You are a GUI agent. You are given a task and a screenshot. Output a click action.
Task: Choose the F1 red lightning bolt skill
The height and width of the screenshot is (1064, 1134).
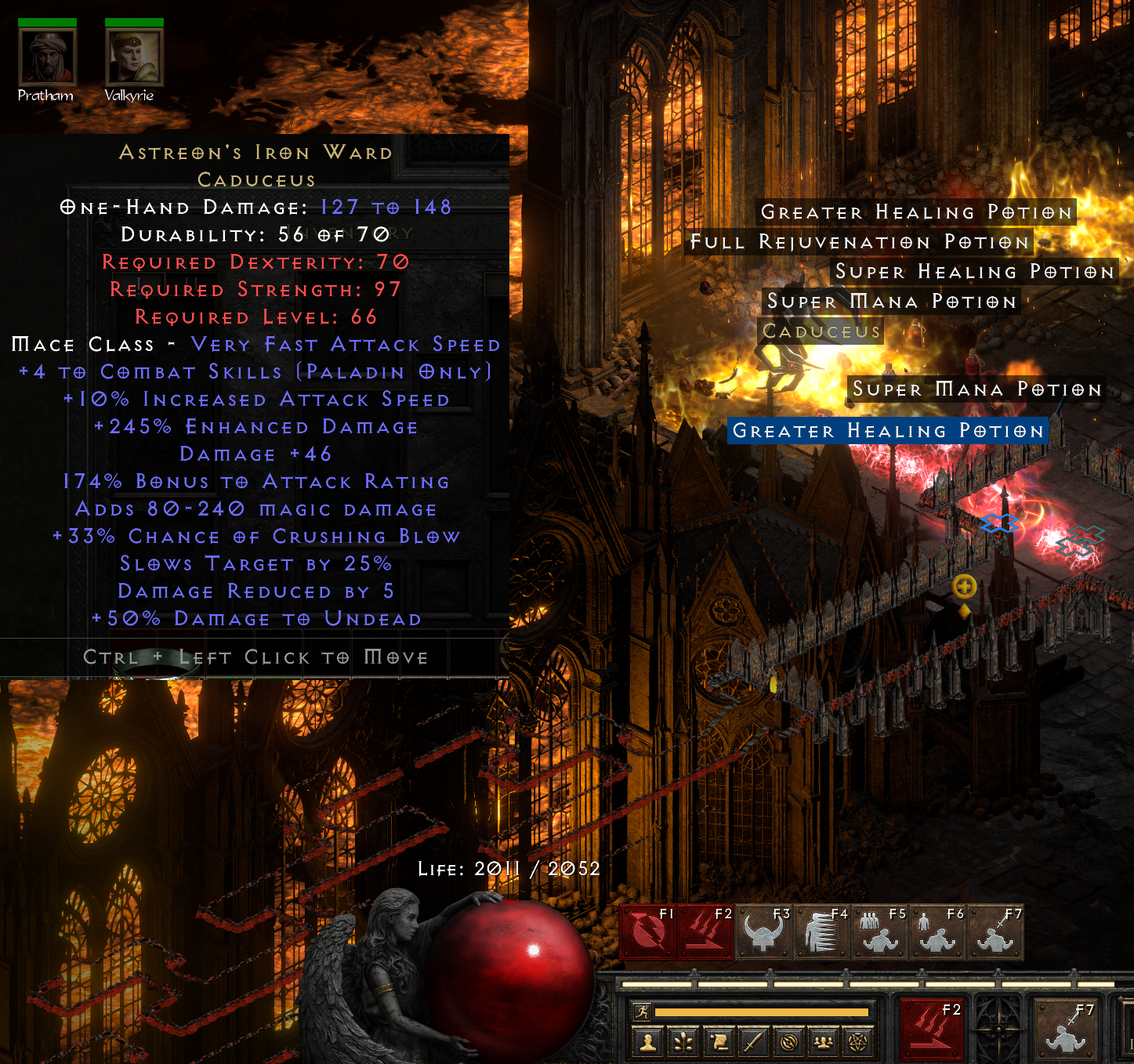click(649, 932)
